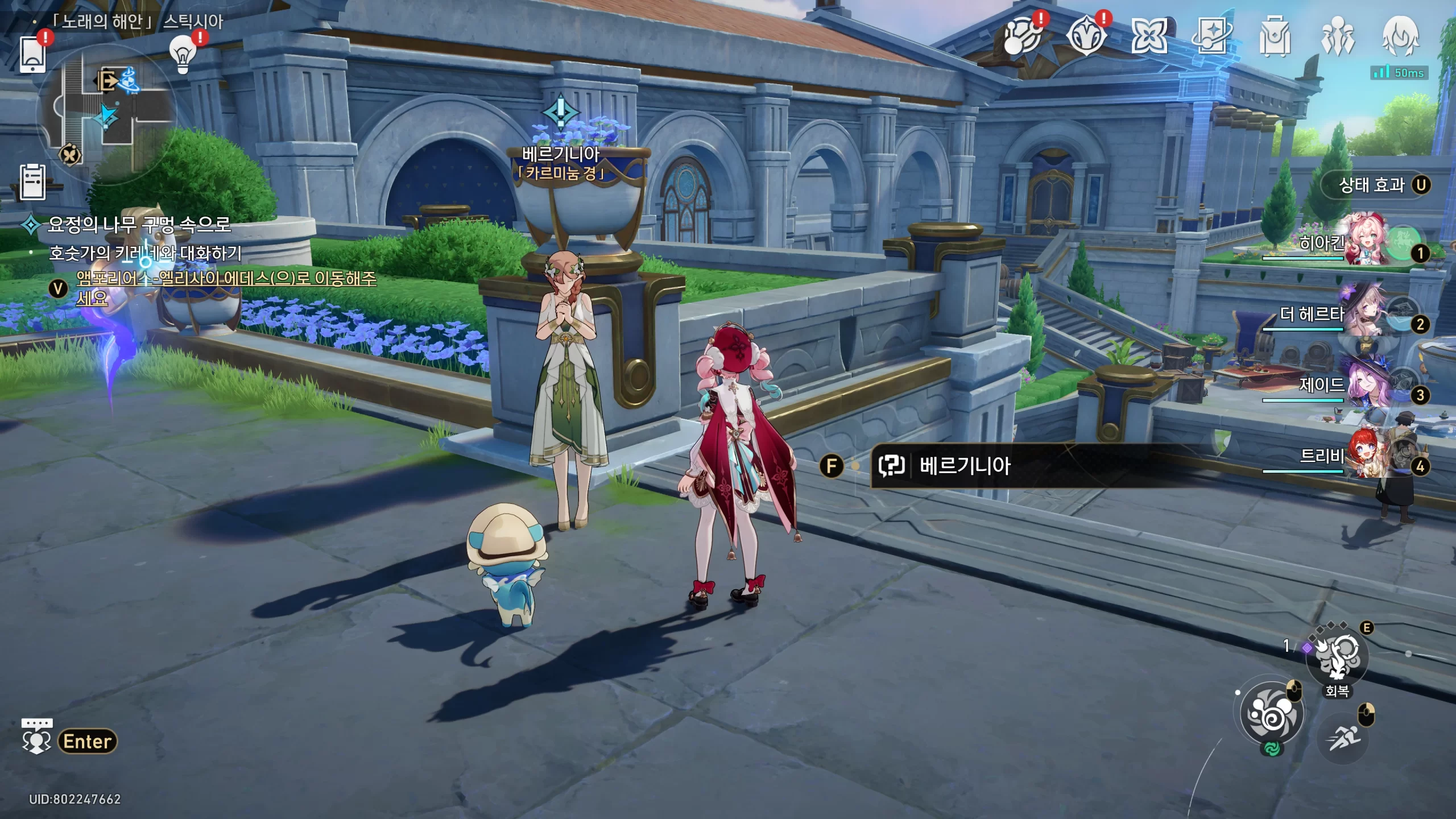Click the lightbulb tutorial hint icon
The width and height of the screenshot is (1456, 819).
[x=183, y=53]
